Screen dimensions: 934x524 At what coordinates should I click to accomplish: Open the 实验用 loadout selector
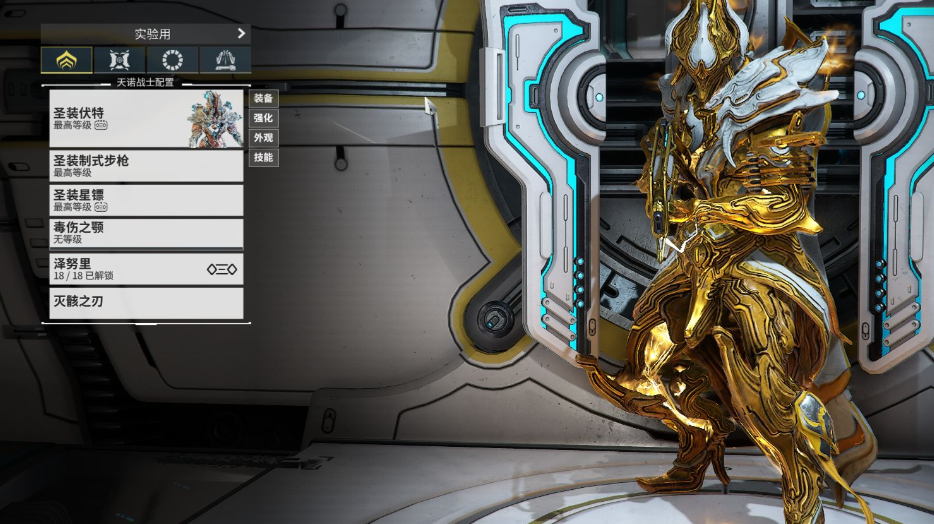tap(146, 34)
